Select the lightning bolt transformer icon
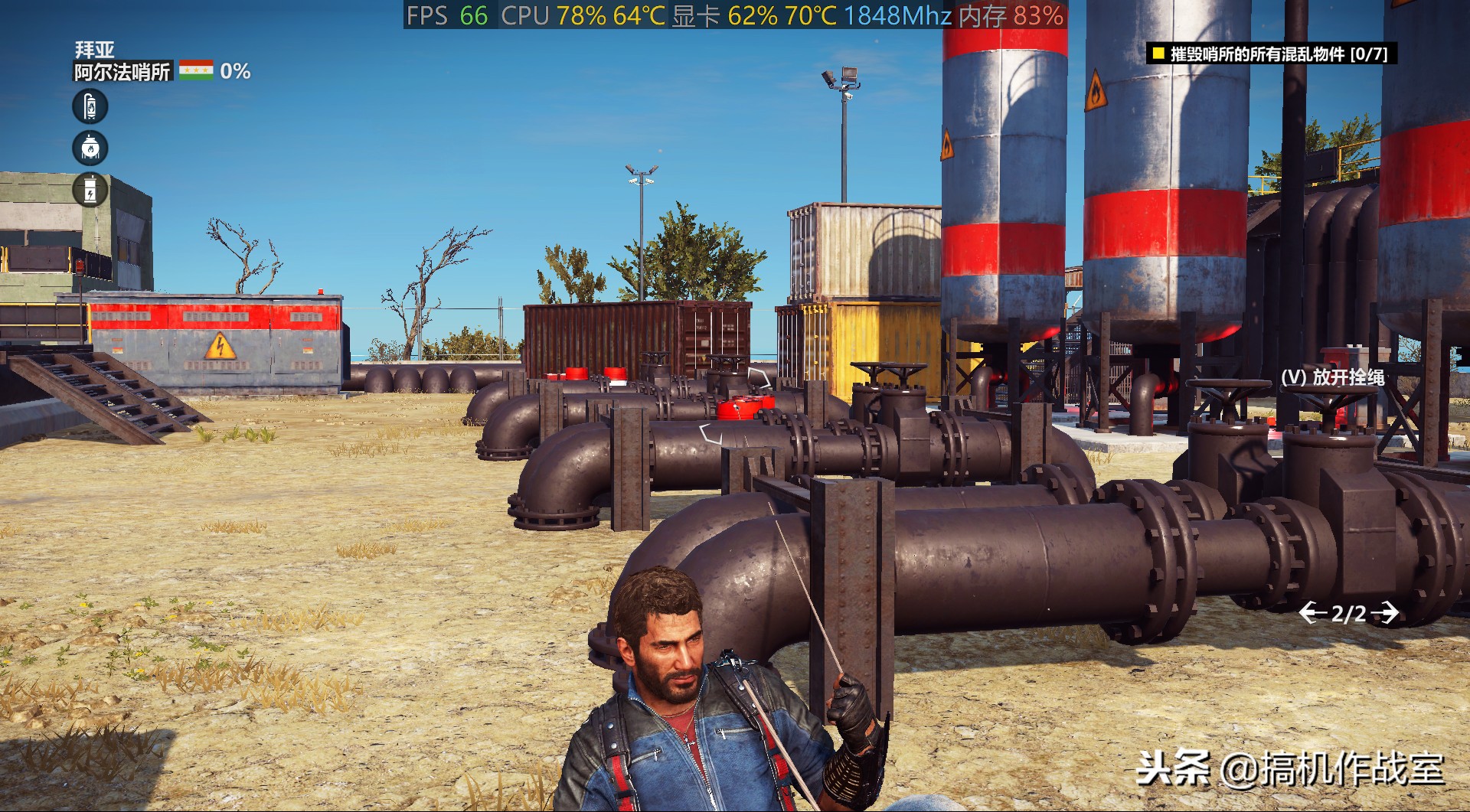 click(90, 189)
